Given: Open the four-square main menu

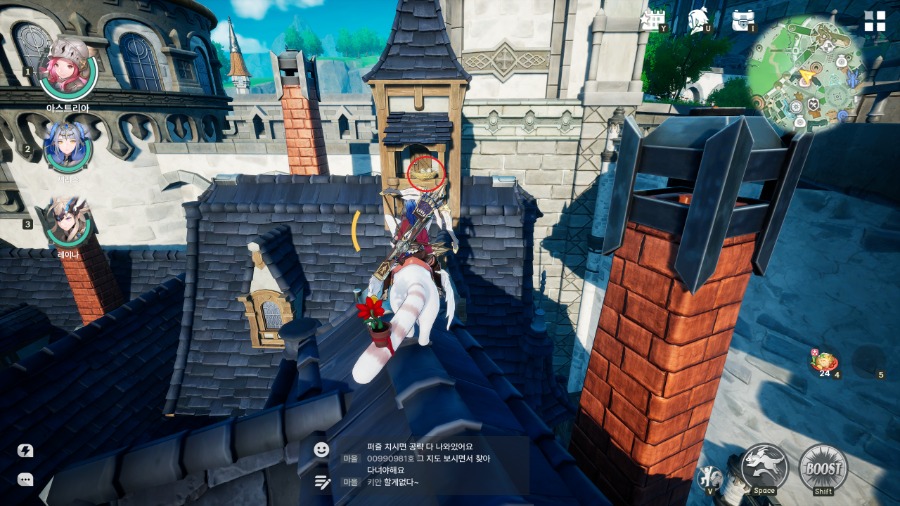Looking at the screenshot, I should tap(875, 21).
